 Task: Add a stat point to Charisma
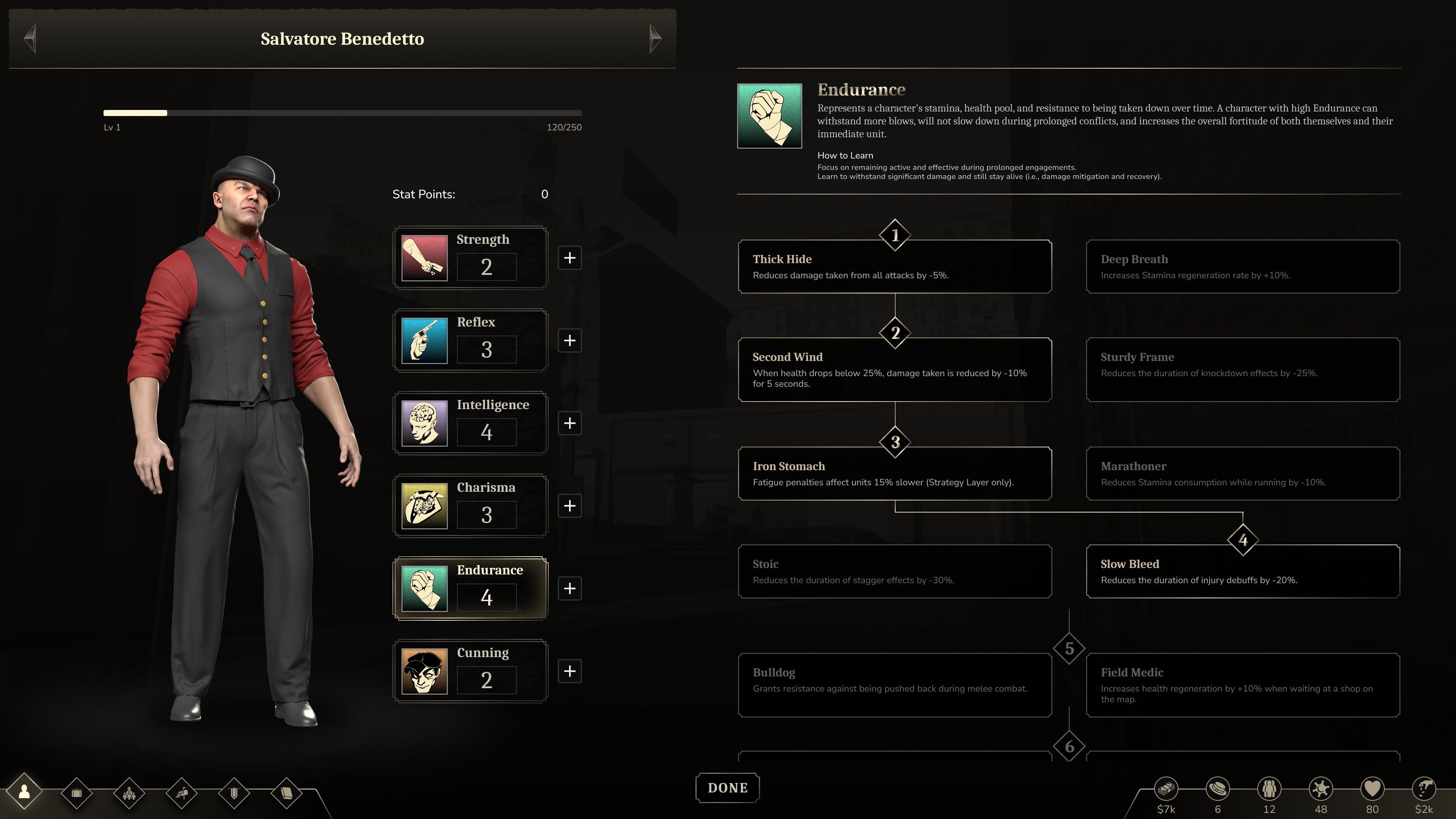coord(569,506)
